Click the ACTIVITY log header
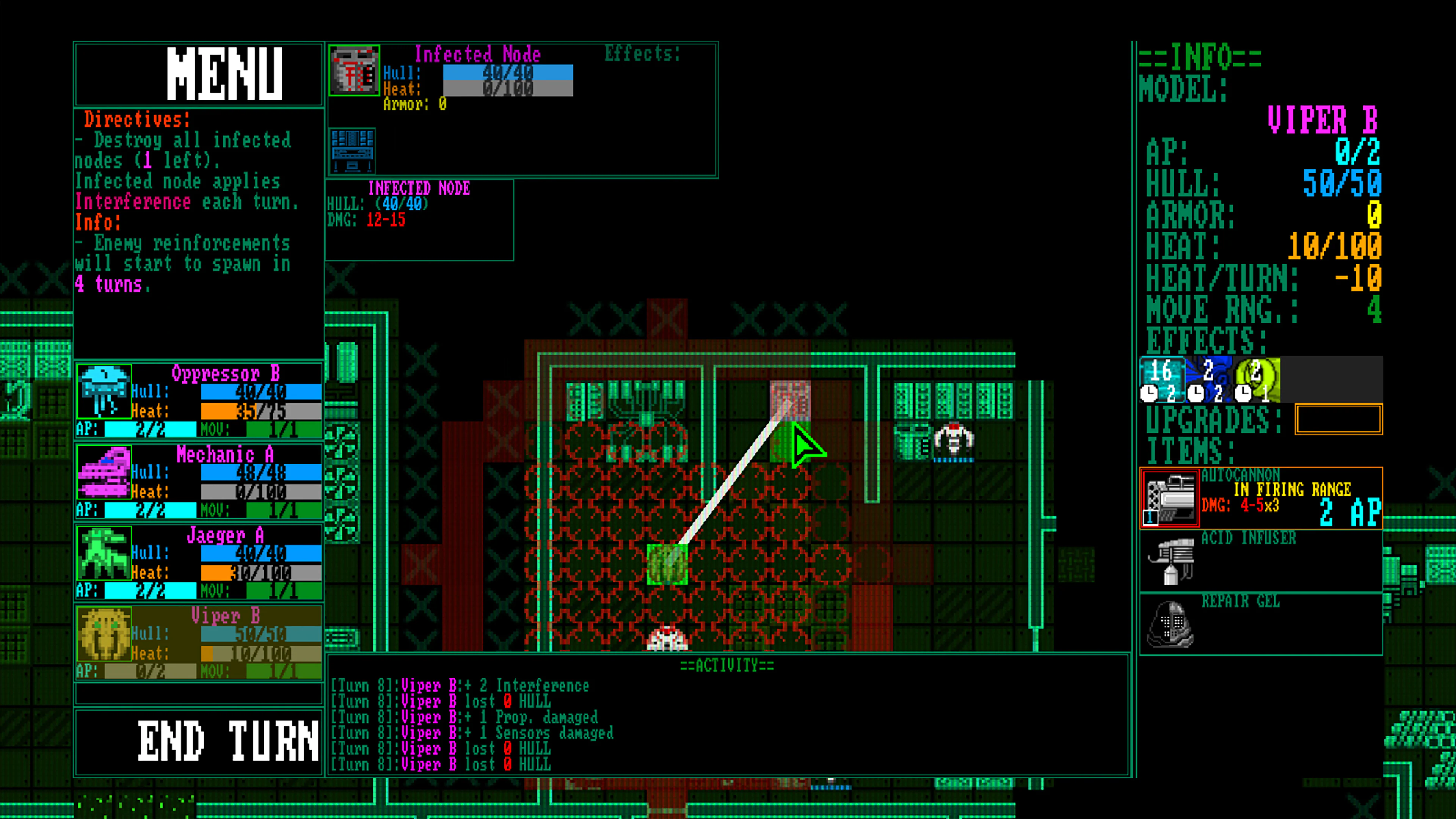The image size is (1456, 819). click(726, 665)
